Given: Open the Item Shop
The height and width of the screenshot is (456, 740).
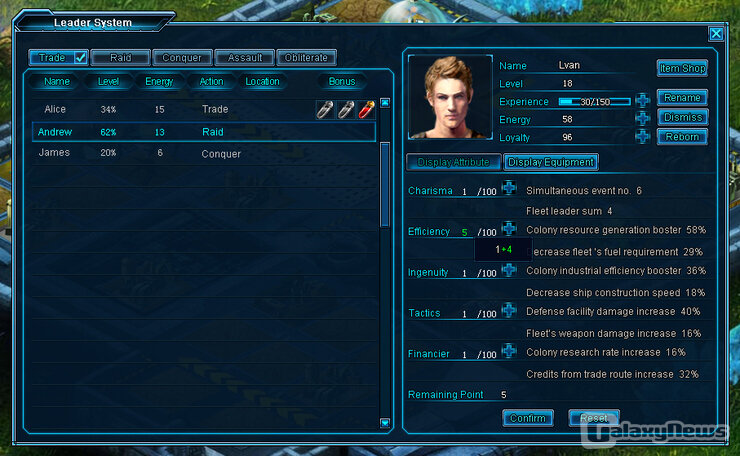Looking at the screenshot, I should pos(682,69).
